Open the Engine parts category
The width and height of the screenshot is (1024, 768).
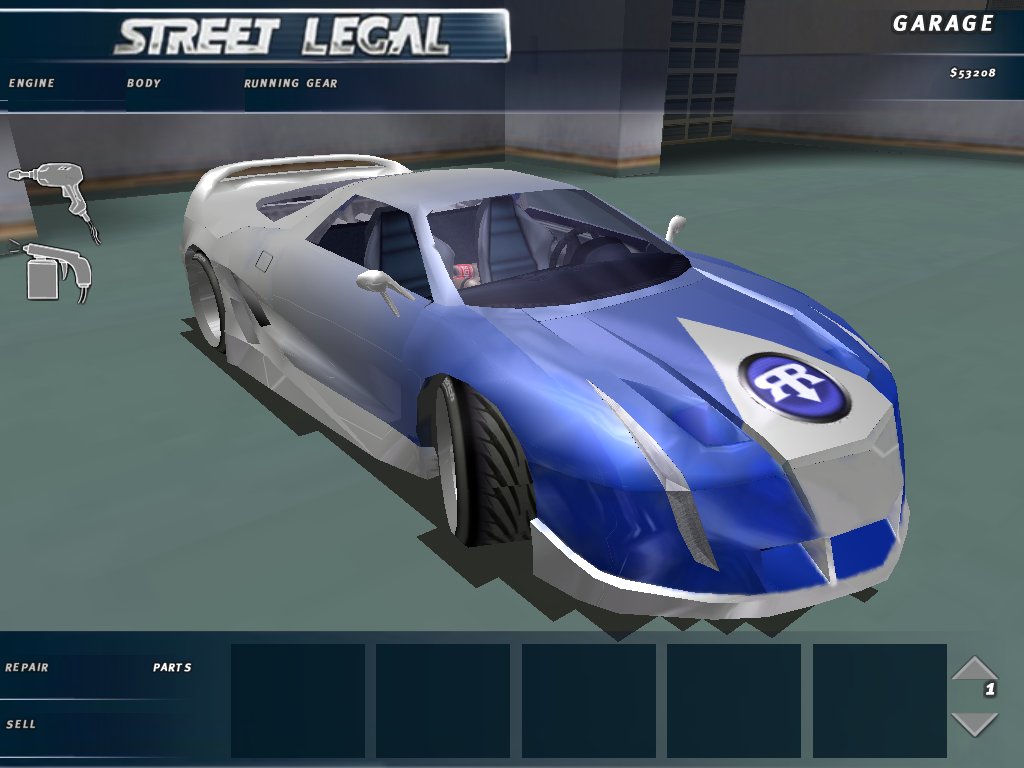click(x=32, y=83)
